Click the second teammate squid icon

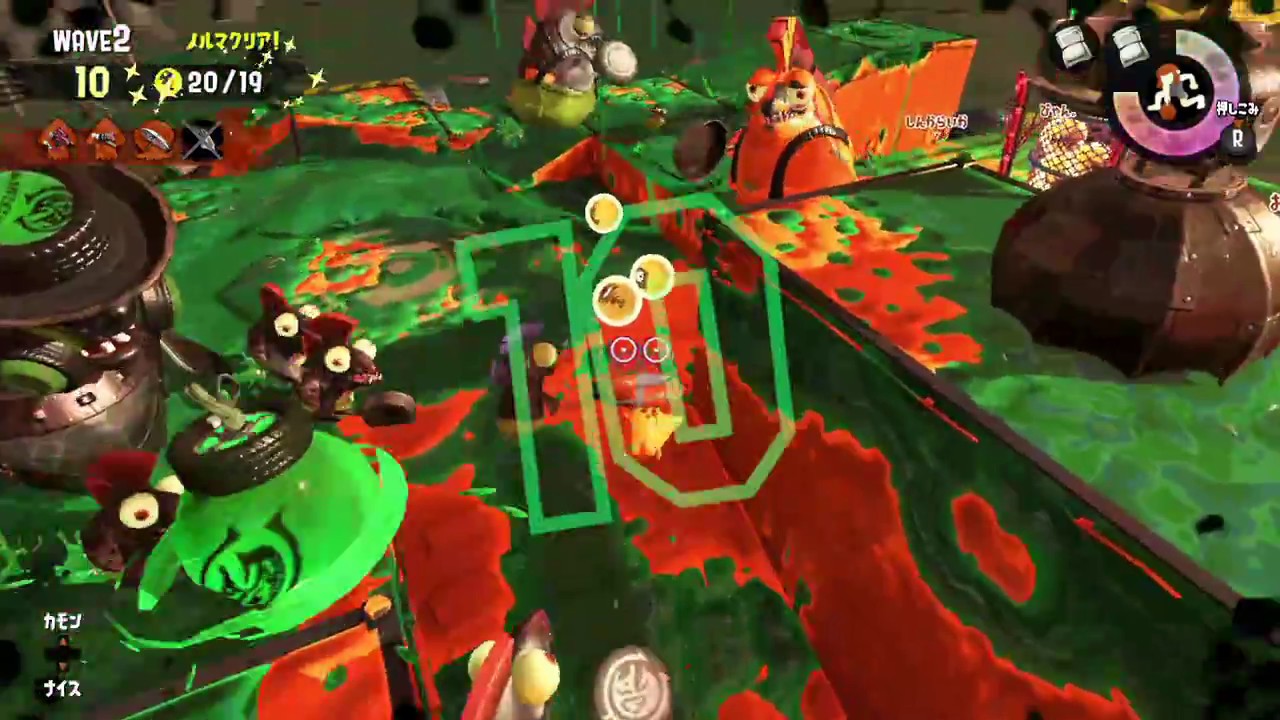tap(105, 140)
